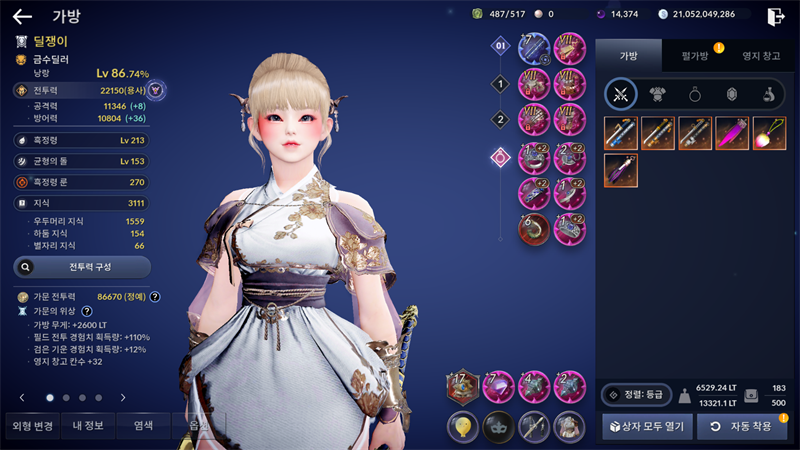Select the mask costume slot

(497, 426)
